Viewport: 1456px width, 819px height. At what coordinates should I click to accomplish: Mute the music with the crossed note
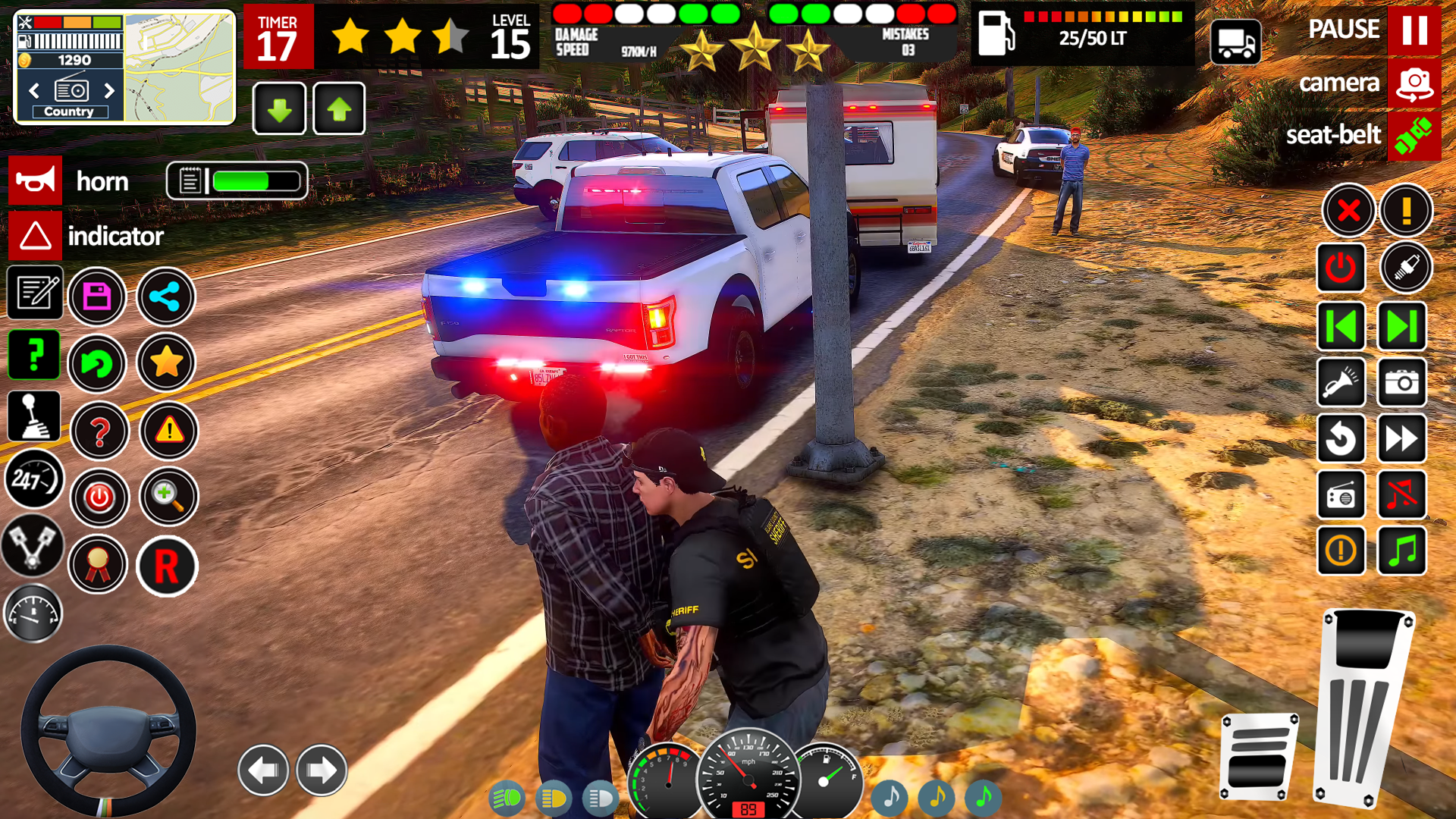tap(1401, 495)
